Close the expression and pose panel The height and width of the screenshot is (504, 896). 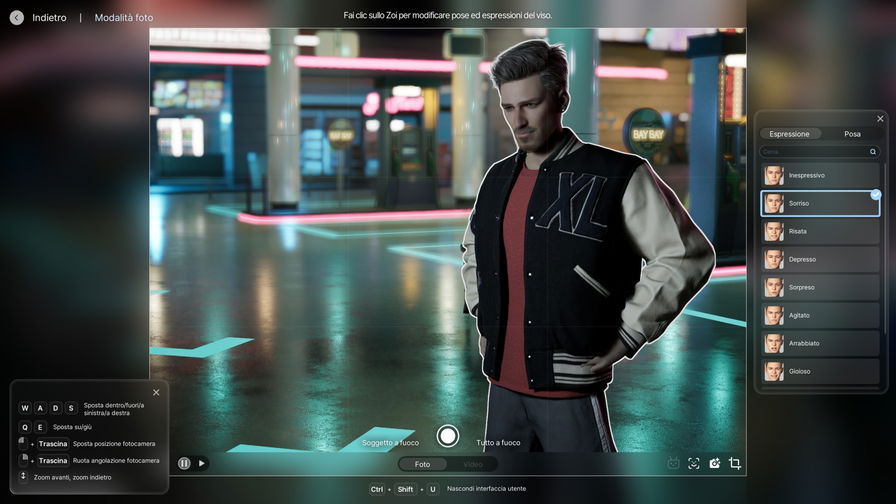point(880,119)
